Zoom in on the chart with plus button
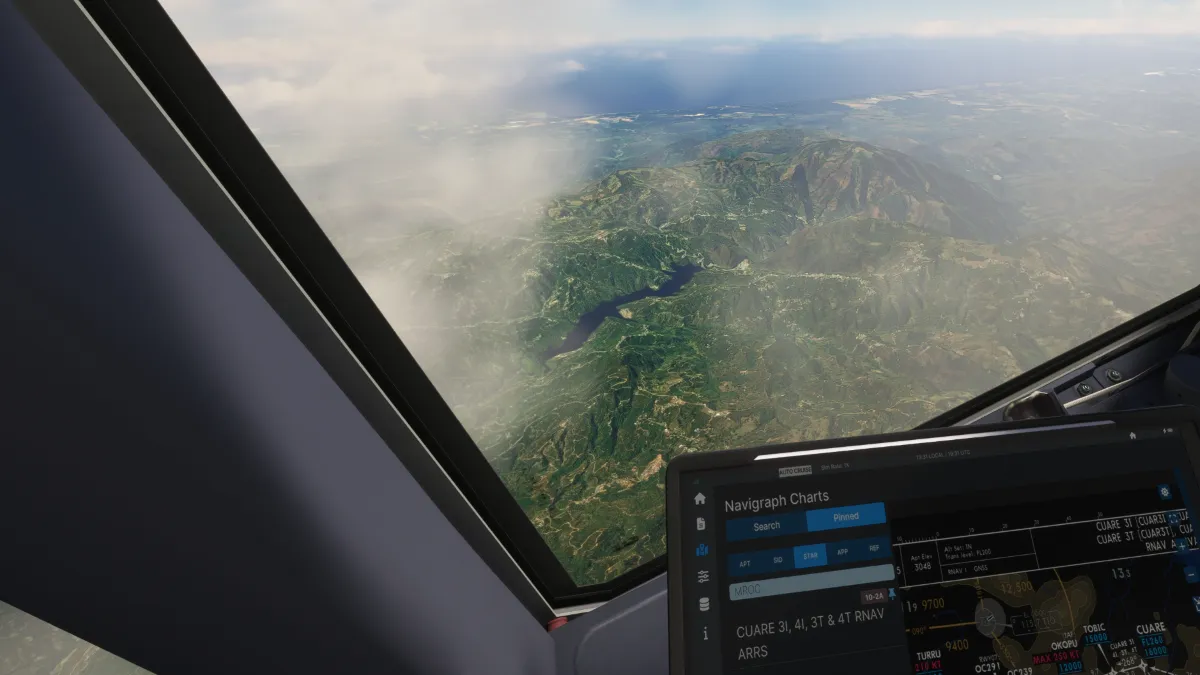The width and height of the screenshot is (1200, 675). click(1183, 546)
